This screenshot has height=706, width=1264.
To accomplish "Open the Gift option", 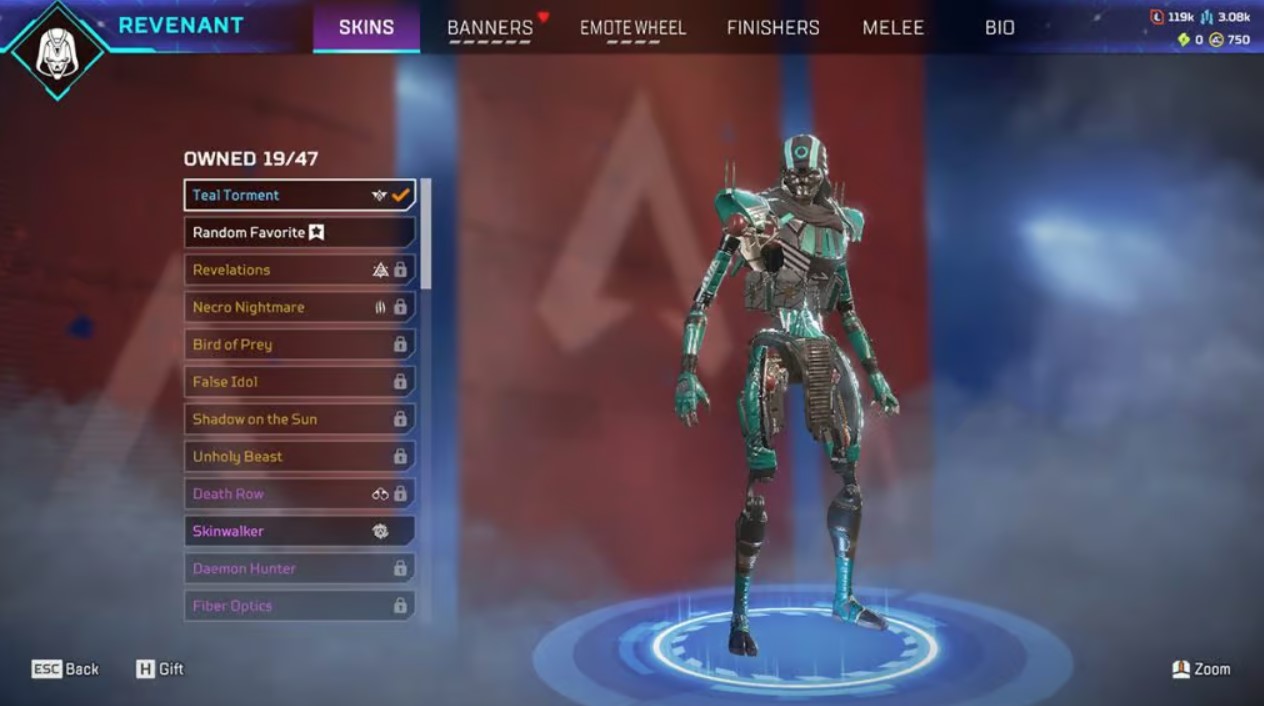I will coord(160,669).
